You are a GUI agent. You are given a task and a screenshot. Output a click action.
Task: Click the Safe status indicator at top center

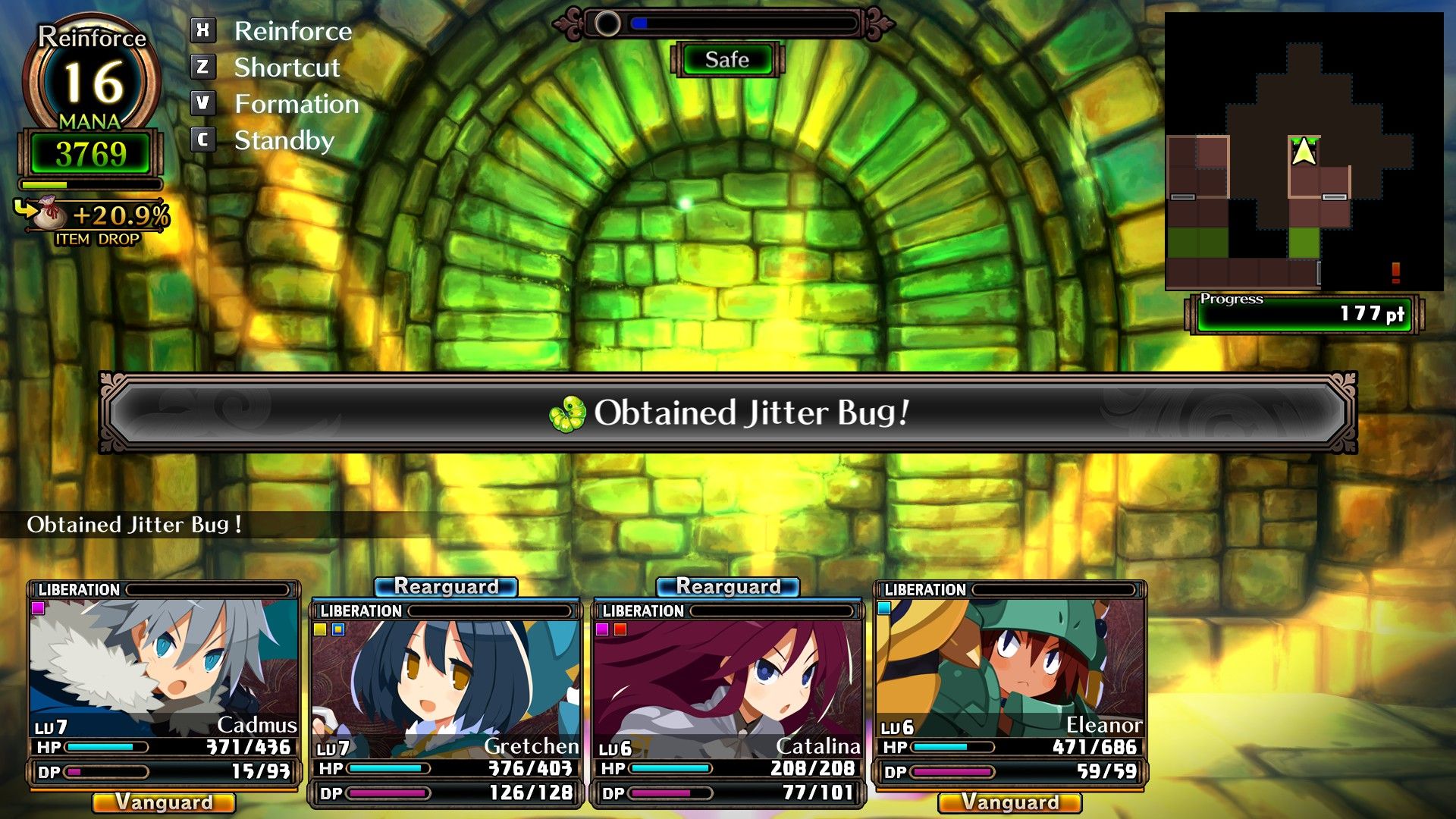tap(726, 60)
